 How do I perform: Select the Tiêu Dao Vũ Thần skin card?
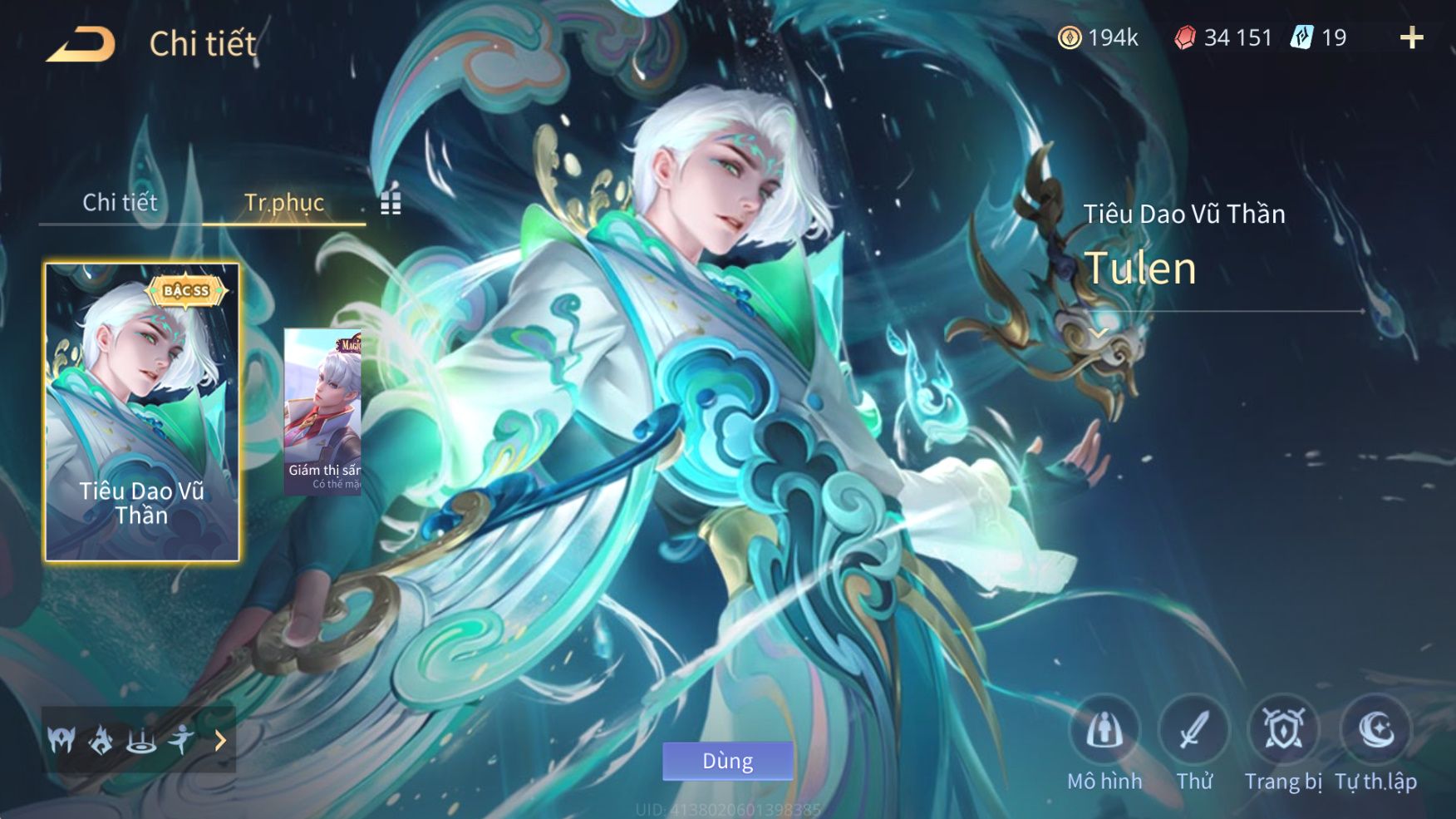pyautogui.click(x=141, y=412)
